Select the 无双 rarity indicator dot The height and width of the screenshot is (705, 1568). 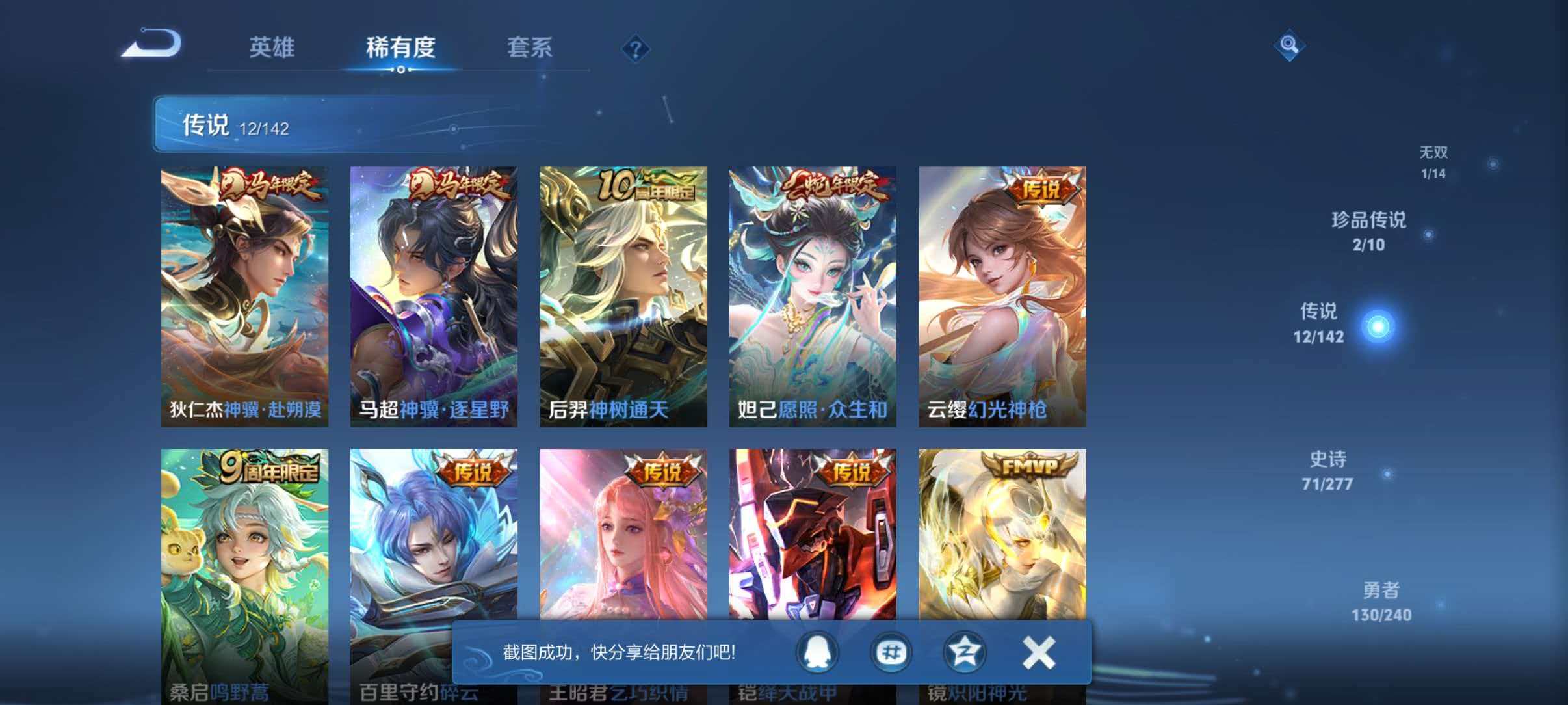[x=1492, y=164]
